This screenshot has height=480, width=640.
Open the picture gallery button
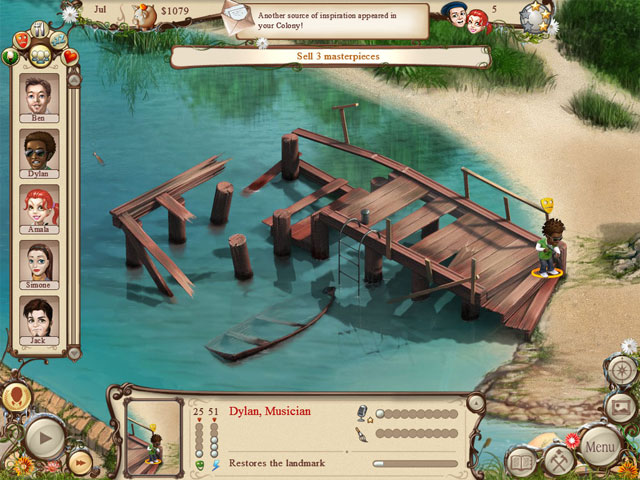(620, 407)
